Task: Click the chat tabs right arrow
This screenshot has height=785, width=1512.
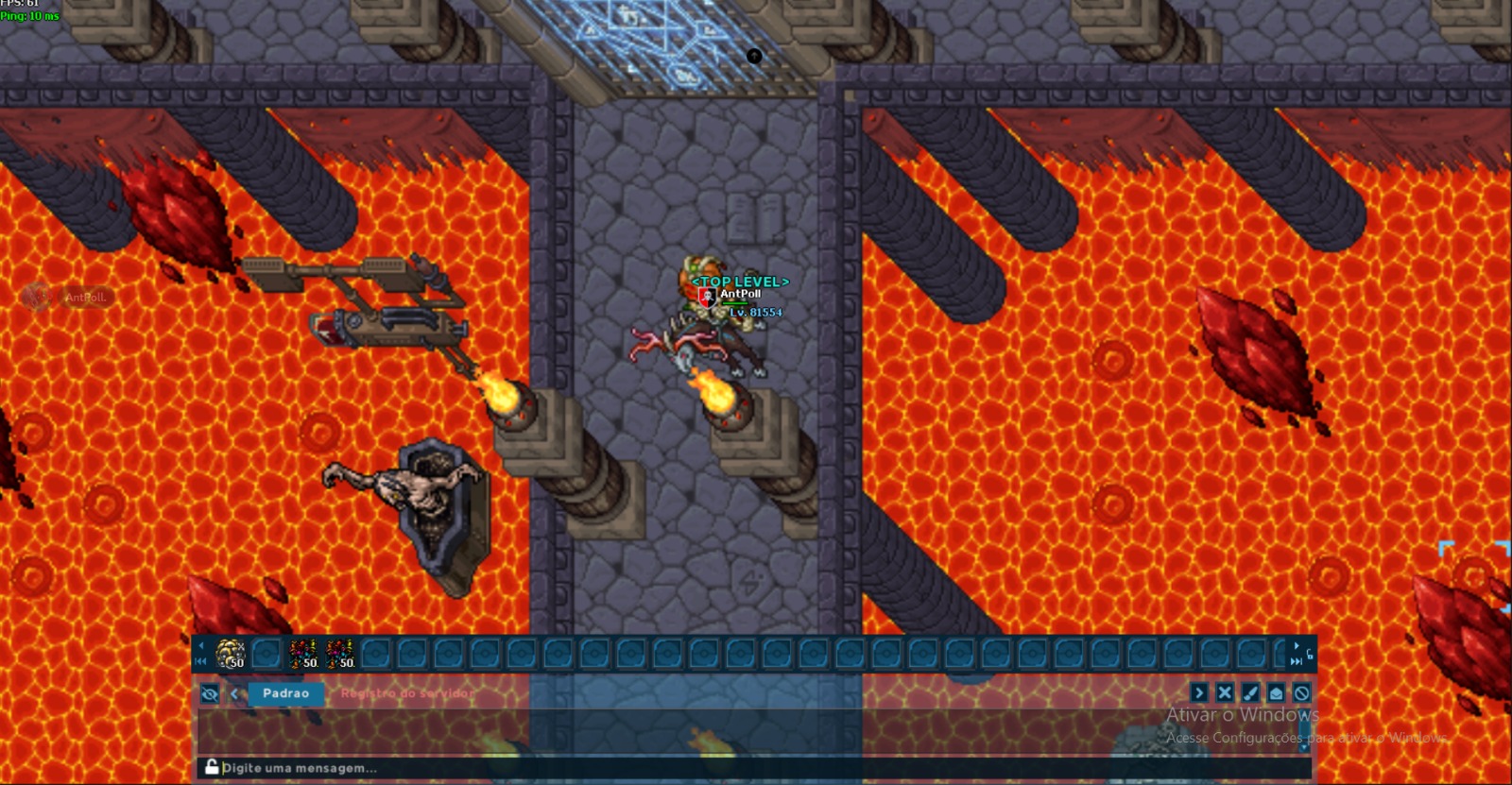Action: pyautogui.click(x=1199, y=693)
